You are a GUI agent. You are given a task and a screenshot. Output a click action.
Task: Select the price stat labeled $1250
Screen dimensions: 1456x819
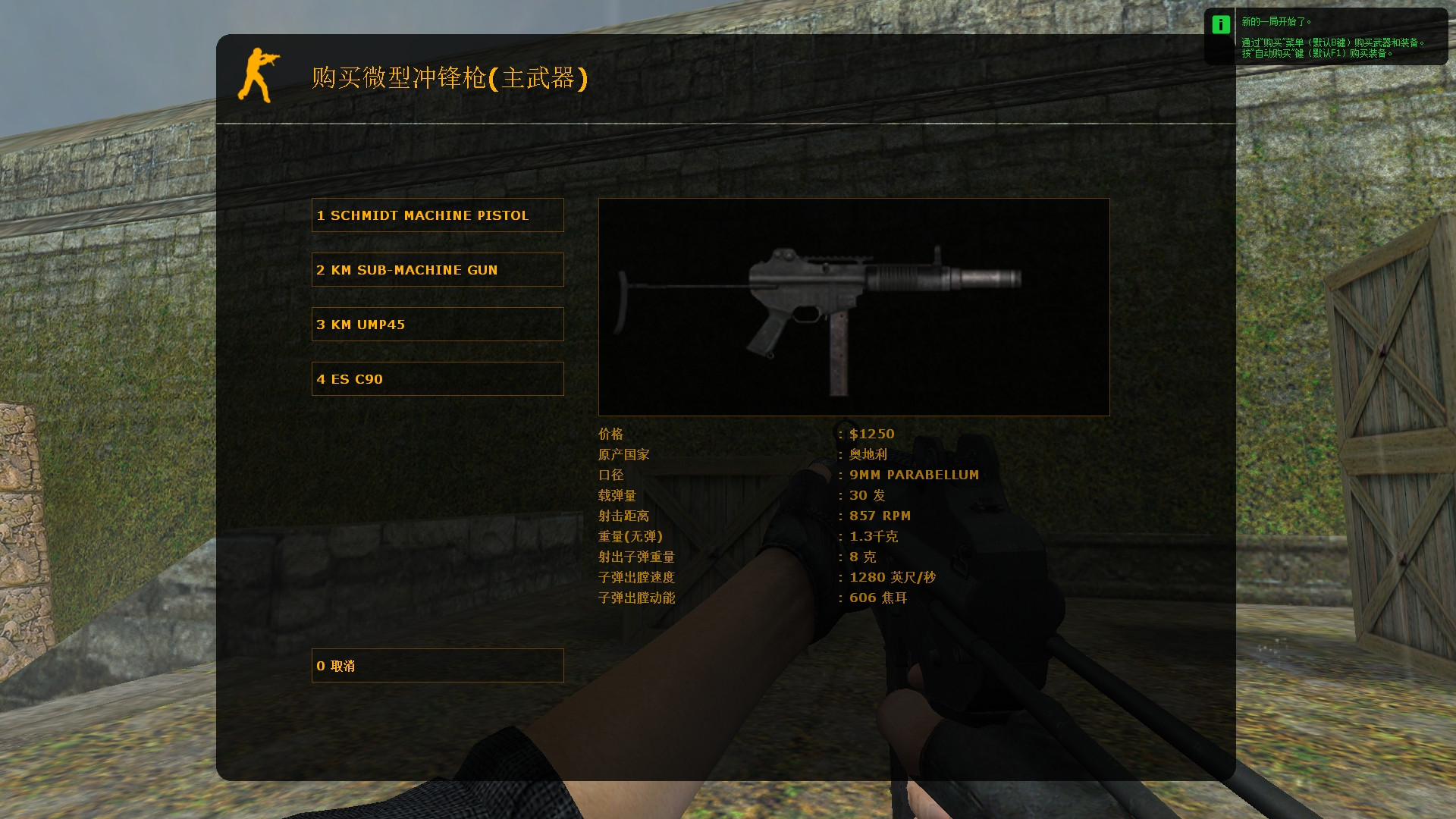(x=871, y=434)
